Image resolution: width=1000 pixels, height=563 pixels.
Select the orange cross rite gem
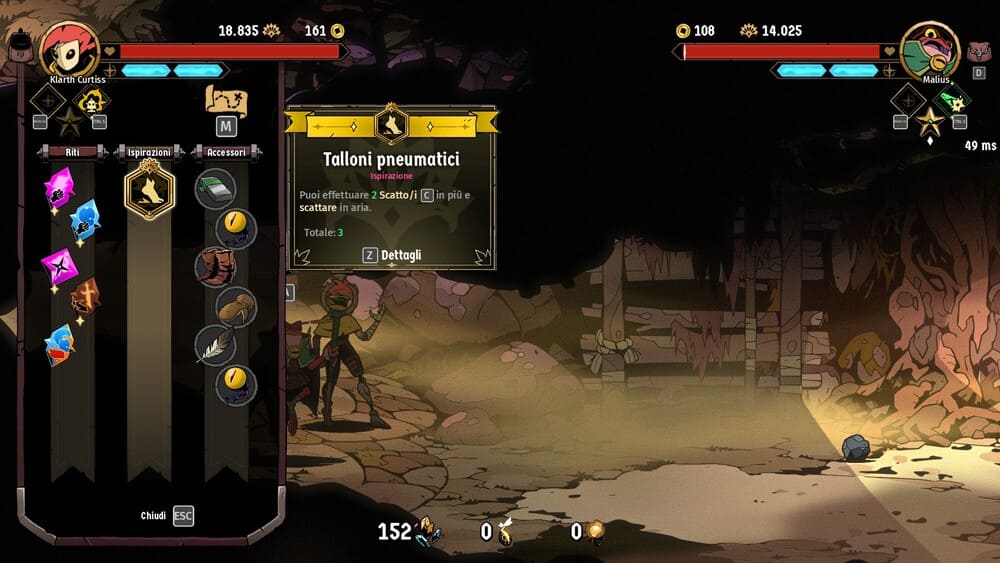85,297
